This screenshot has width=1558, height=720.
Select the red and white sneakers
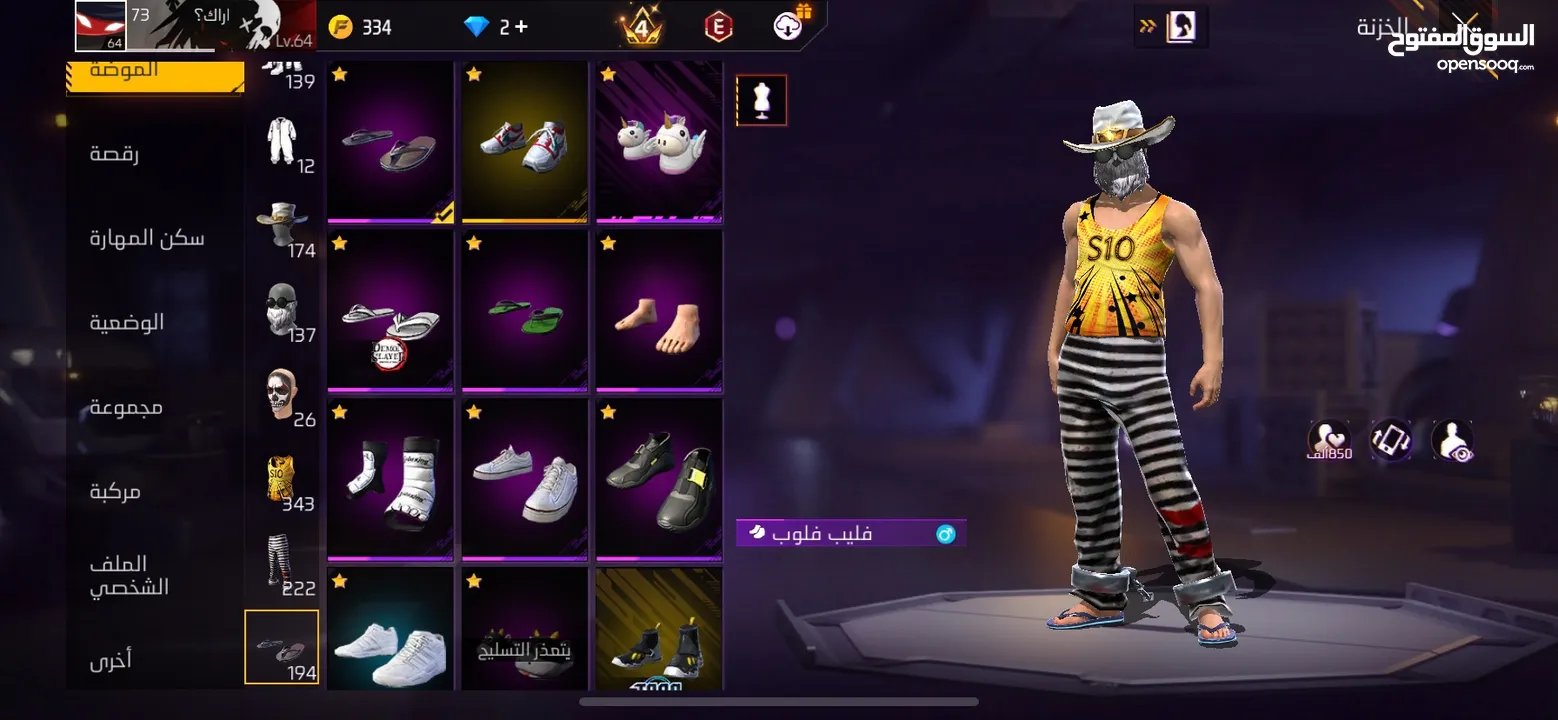point(524,143)
